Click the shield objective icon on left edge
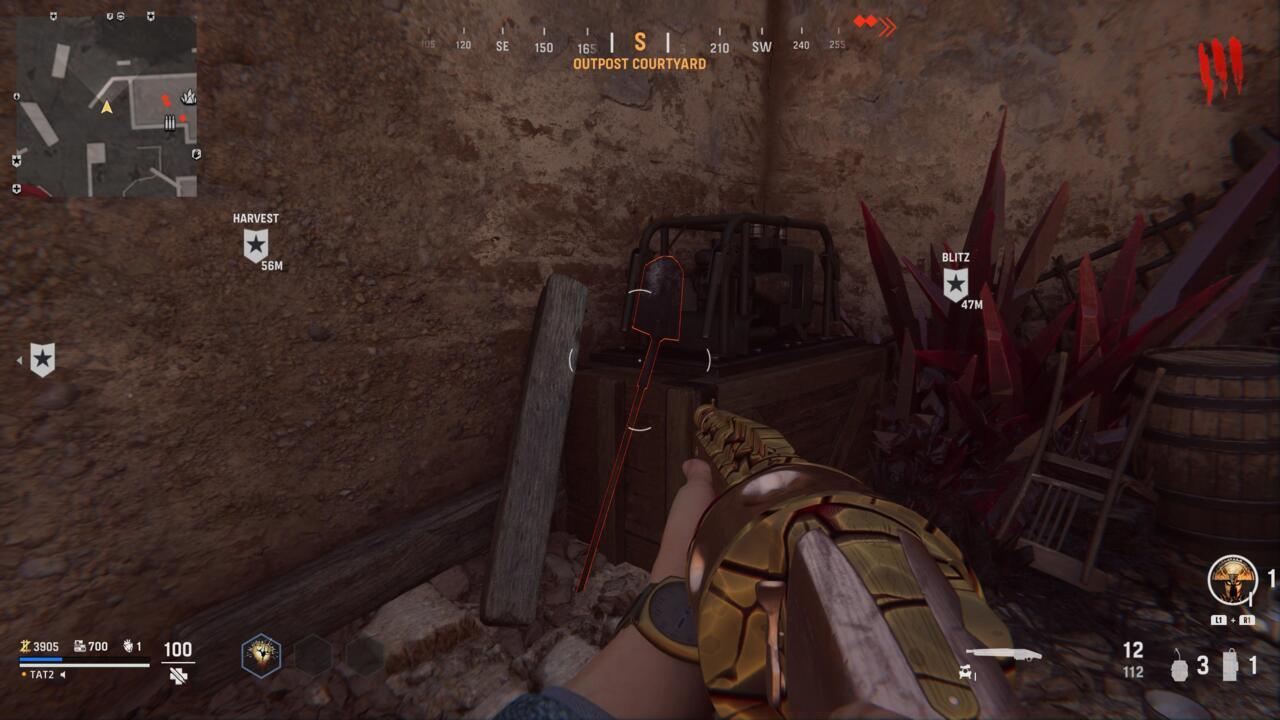The height and width of the screenshot is (720, 1280). point(40,358)
